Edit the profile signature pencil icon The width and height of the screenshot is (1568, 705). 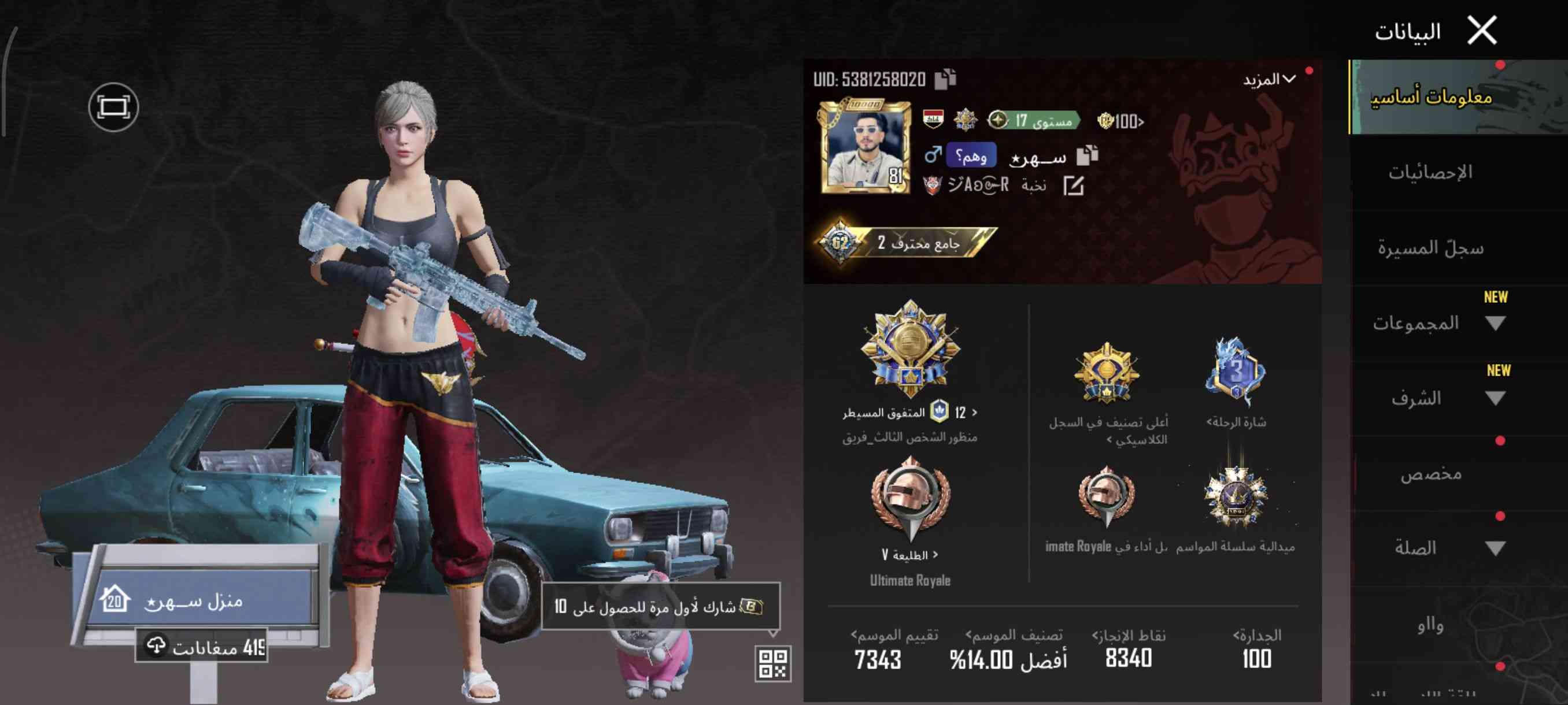click(x=1073, y=185)
